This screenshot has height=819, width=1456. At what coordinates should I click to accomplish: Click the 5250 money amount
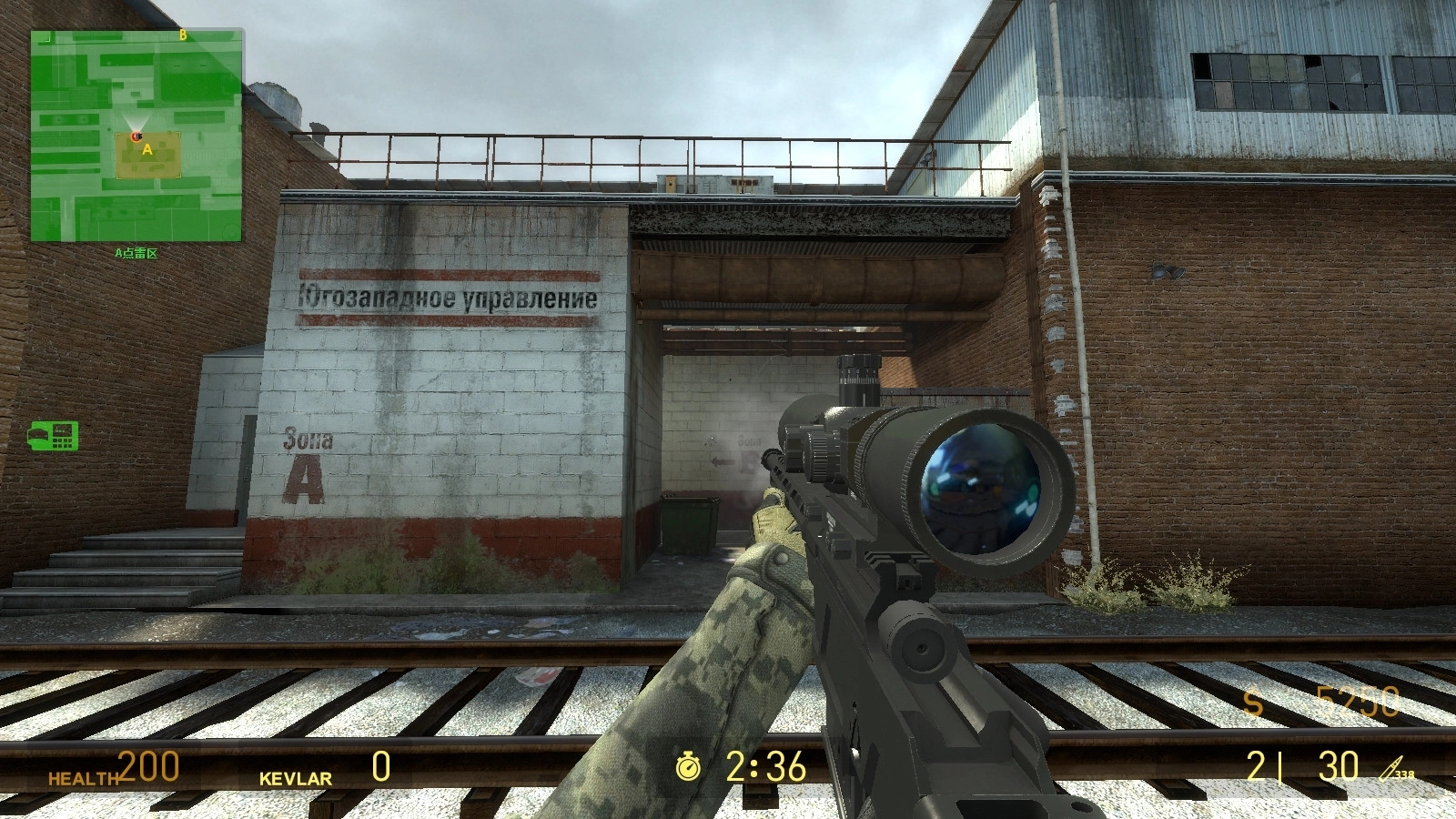coord(1360,699)
